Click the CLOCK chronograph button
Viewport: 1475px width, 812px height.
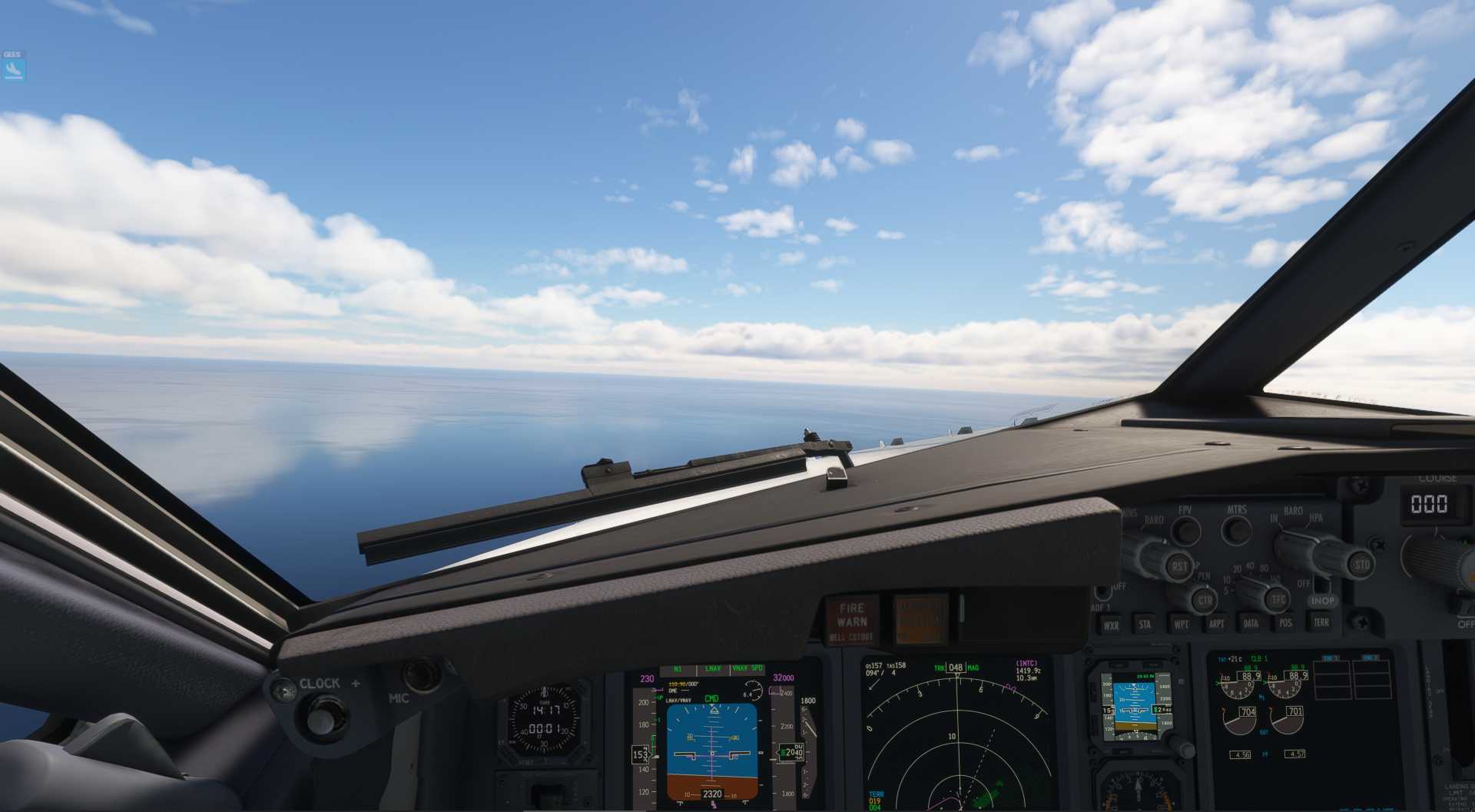320,717
